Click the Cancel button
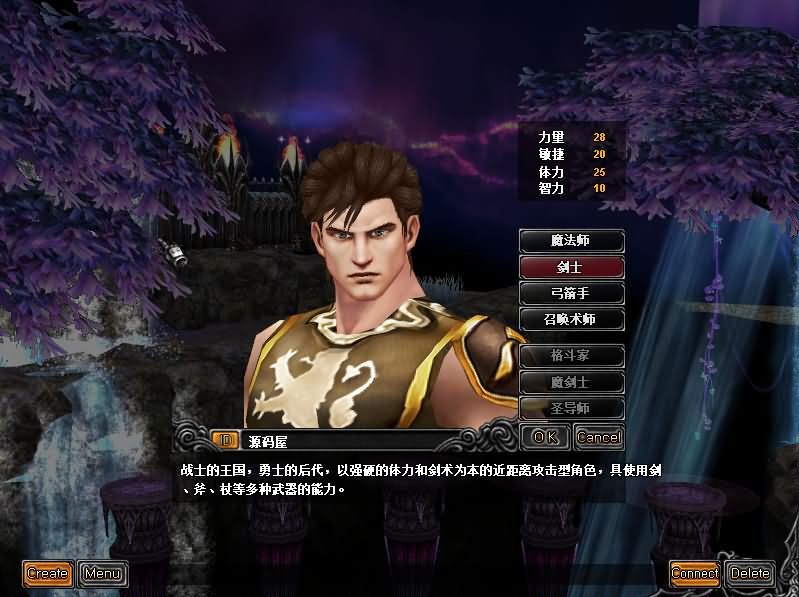The width and height of the screenshot is (799, 597). (598, 437)
